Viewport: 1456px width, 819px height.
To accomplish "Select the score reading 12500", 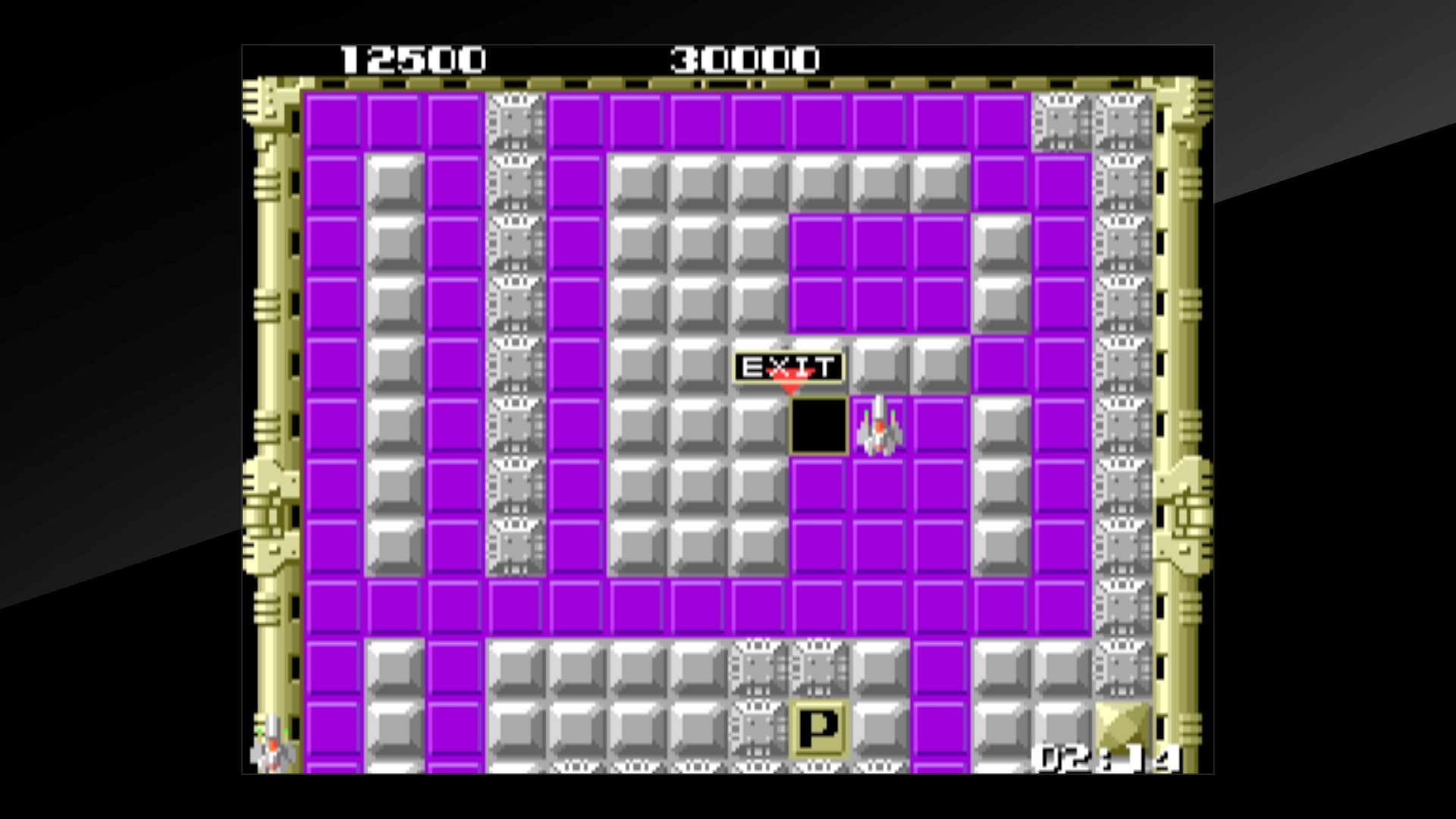I will point(413,57).
